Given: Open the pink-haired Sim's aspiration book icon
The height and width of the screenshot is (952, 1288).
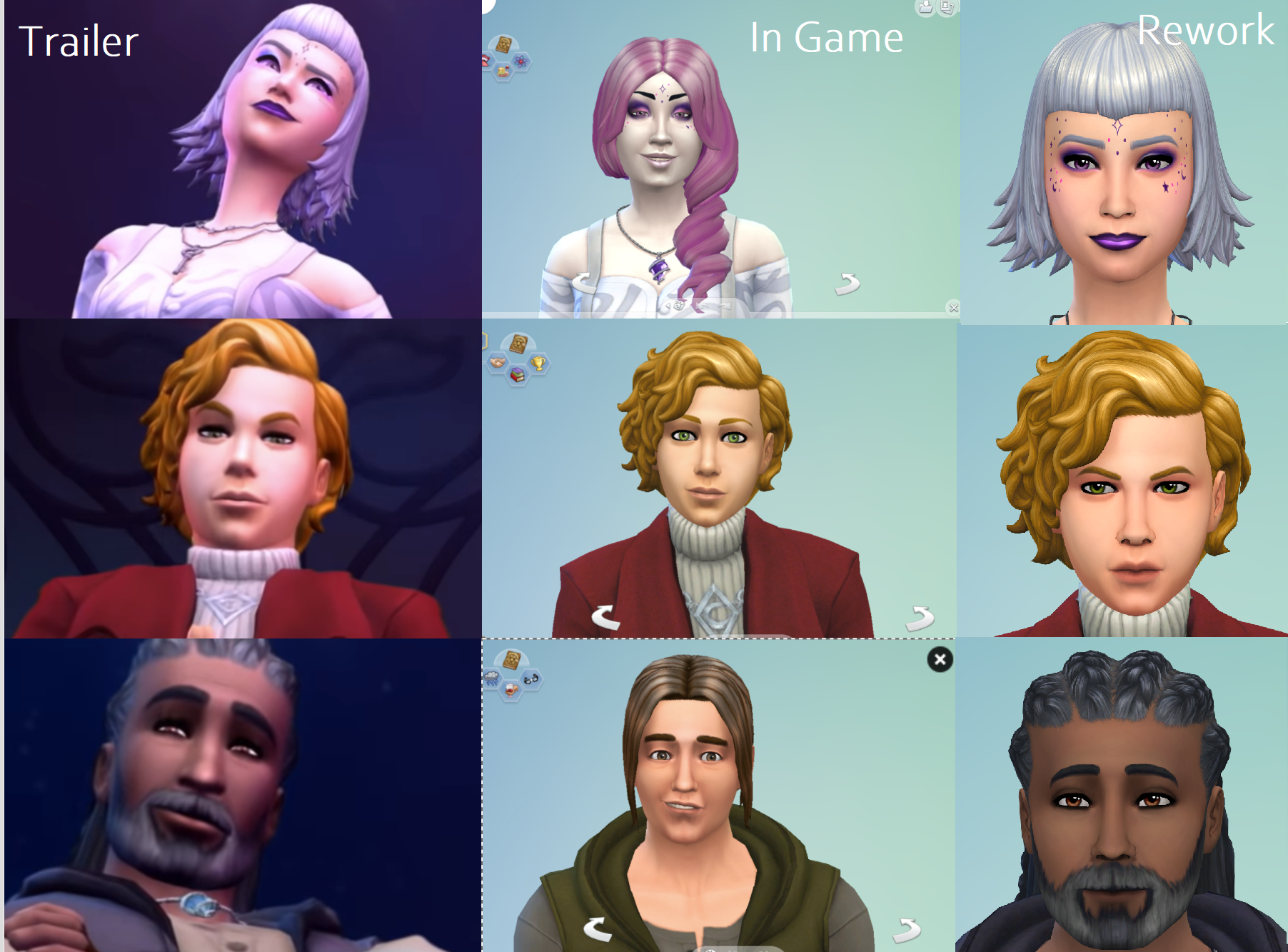Looking at the screenshot, I should click(x=503, y=46).
